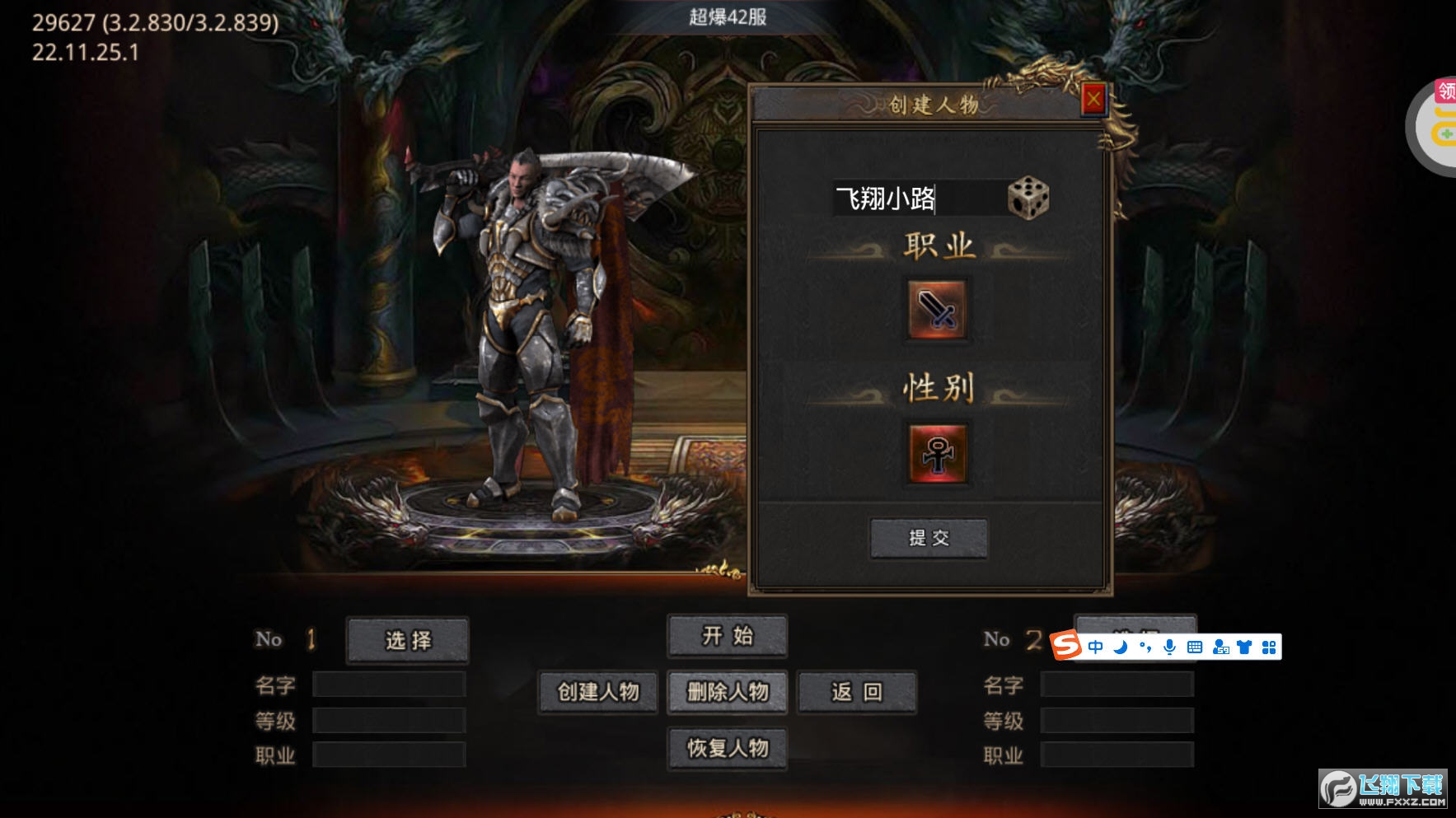The height and width of the screenshot is (818, 1456).
Task: Select the warrior sword class icon
Action: [936, 310]
